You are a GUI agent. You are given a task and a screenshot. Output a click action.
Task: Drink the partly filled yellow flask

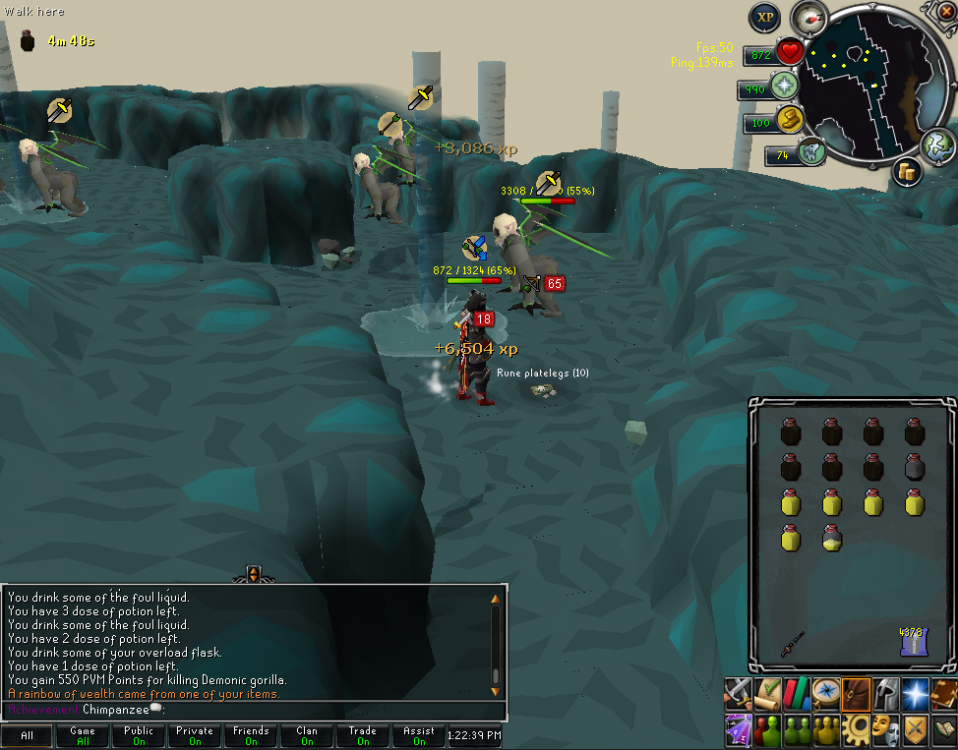point(831,539)
